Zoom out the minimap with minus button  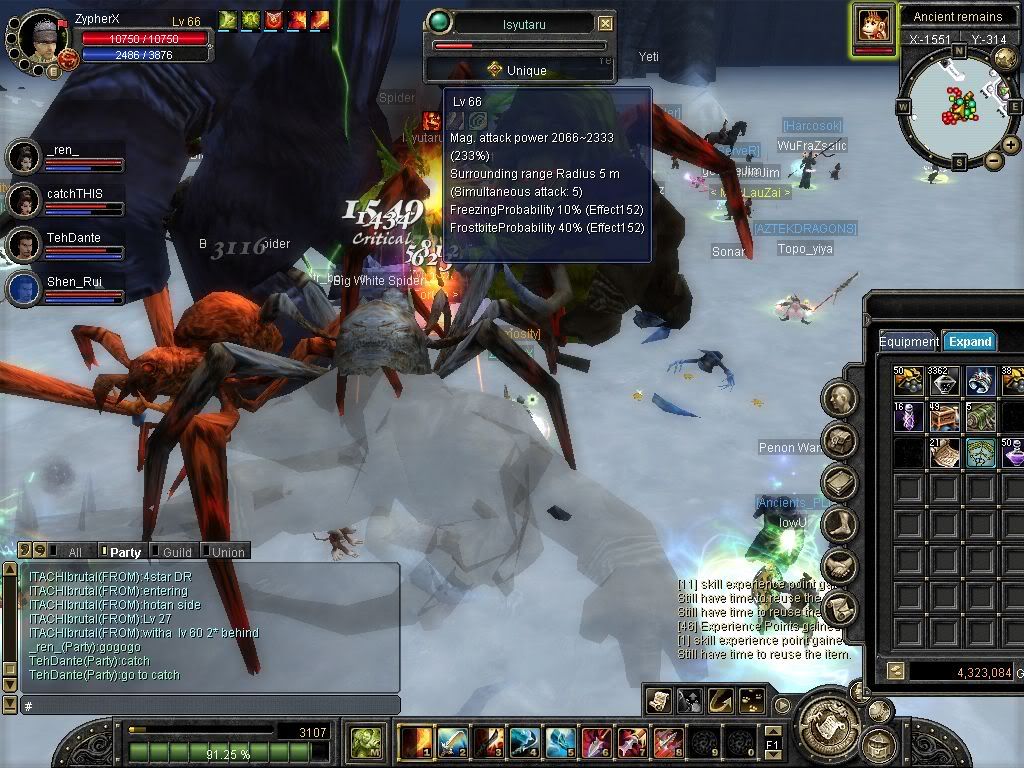[993, 161]
